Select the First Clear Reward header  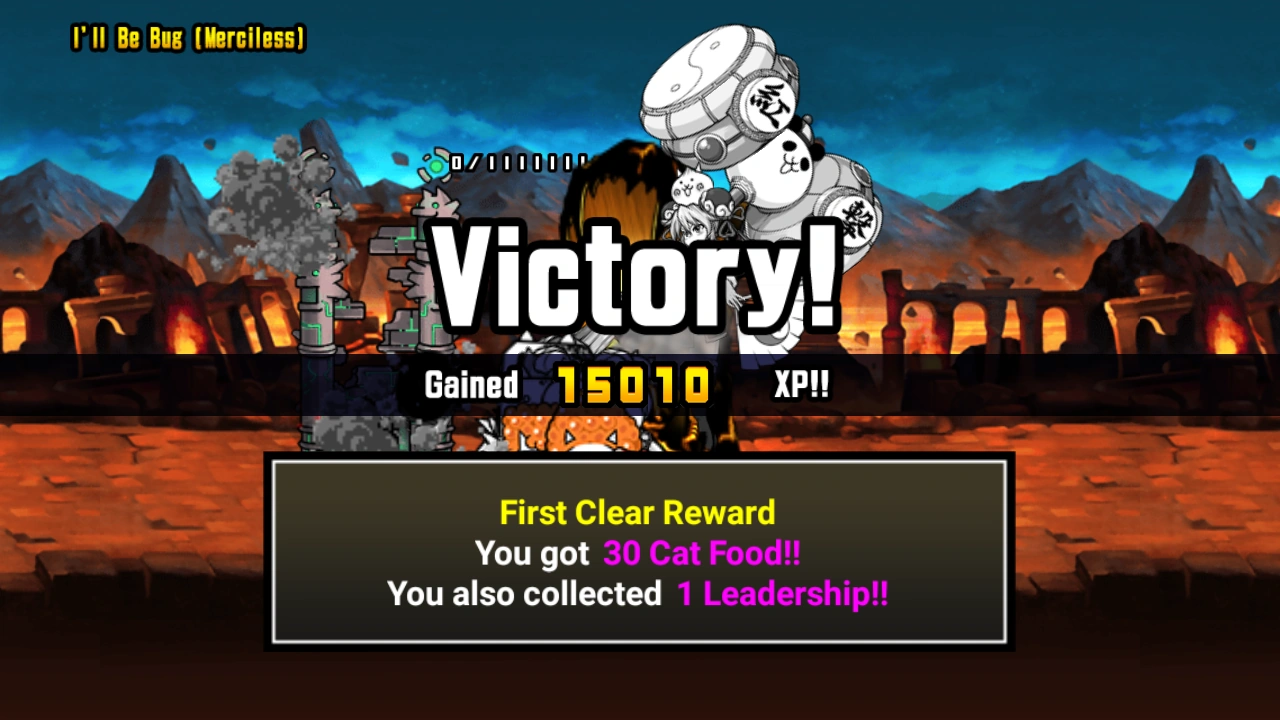(x=638, y=513)
